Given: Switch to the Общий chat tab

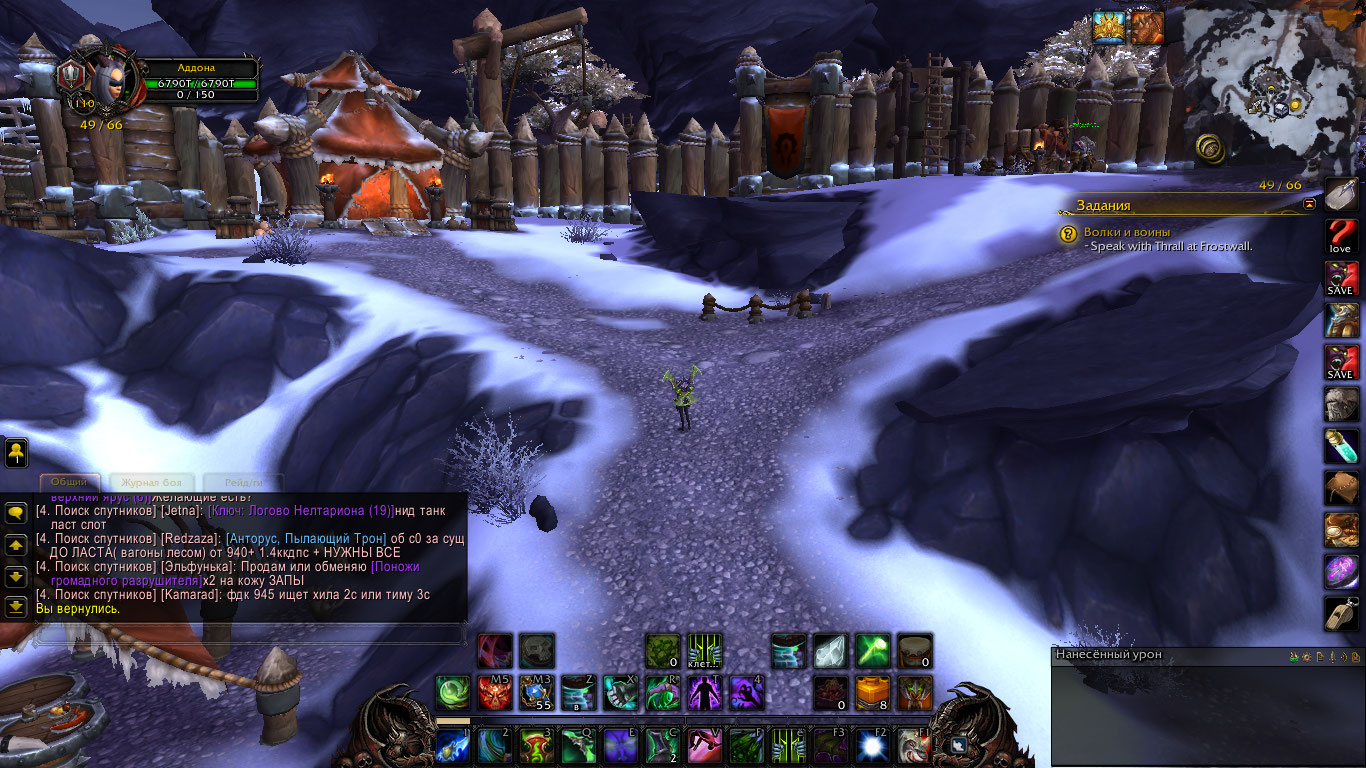Looking at the screenshot, I should tap(70, 482).
